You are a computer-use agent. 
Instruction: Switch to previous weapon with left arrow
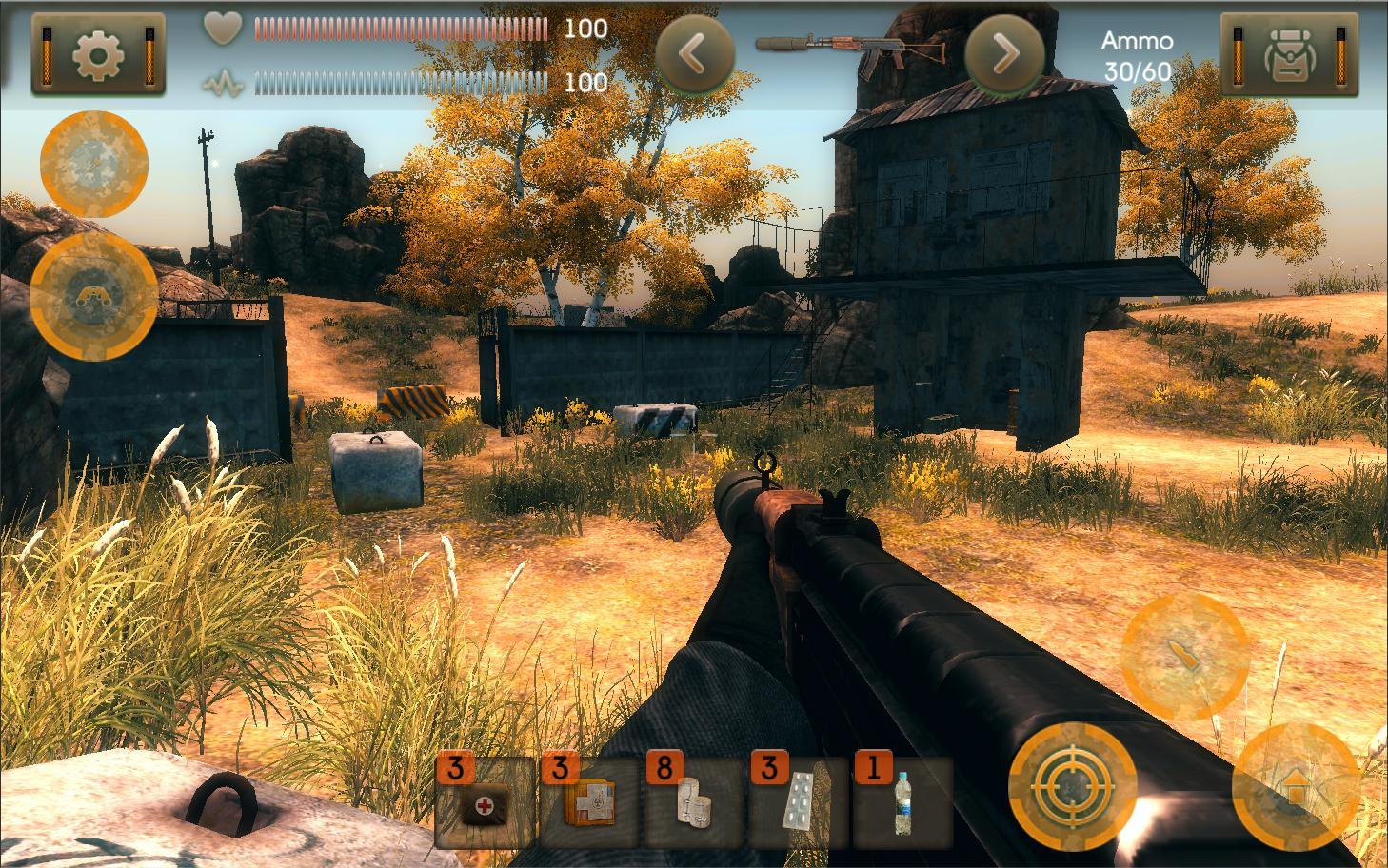click(x=694, y=54)
